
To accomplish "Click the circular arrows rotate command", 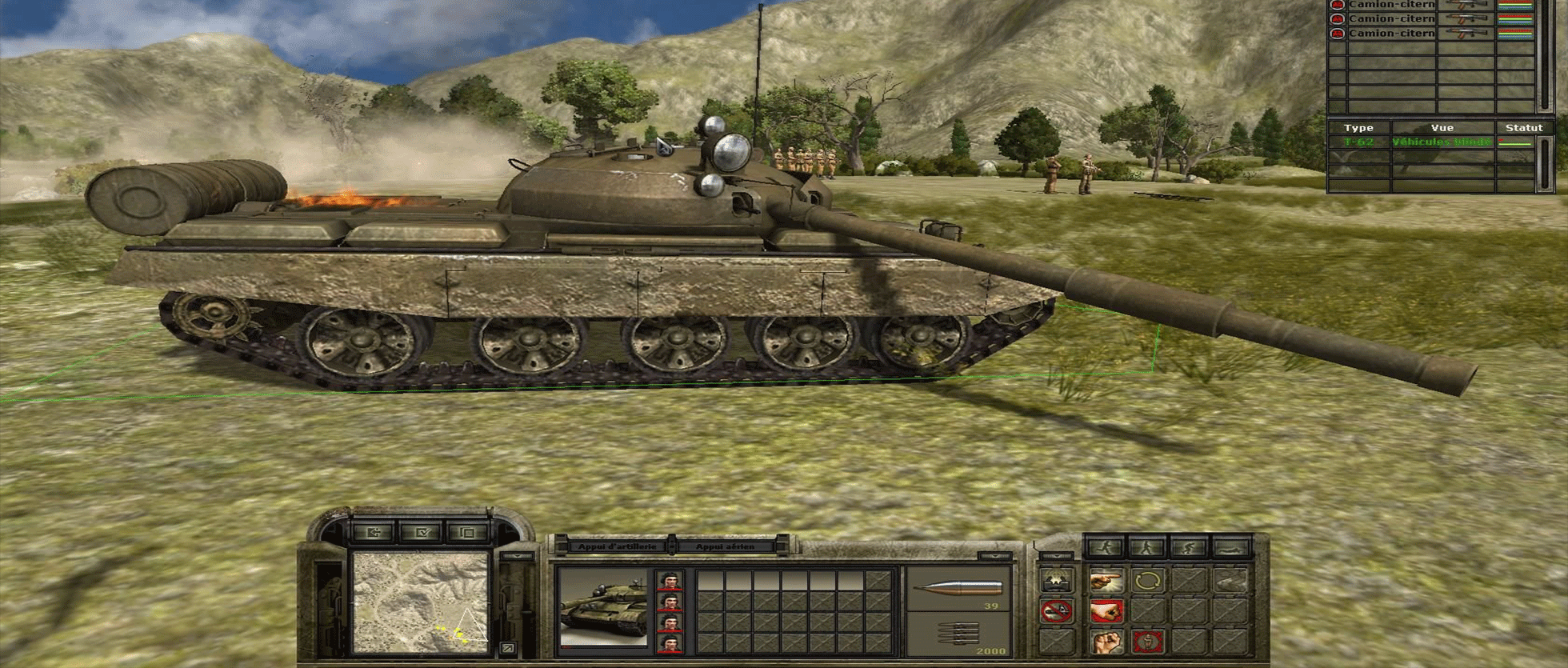I will pos(1148,582).
